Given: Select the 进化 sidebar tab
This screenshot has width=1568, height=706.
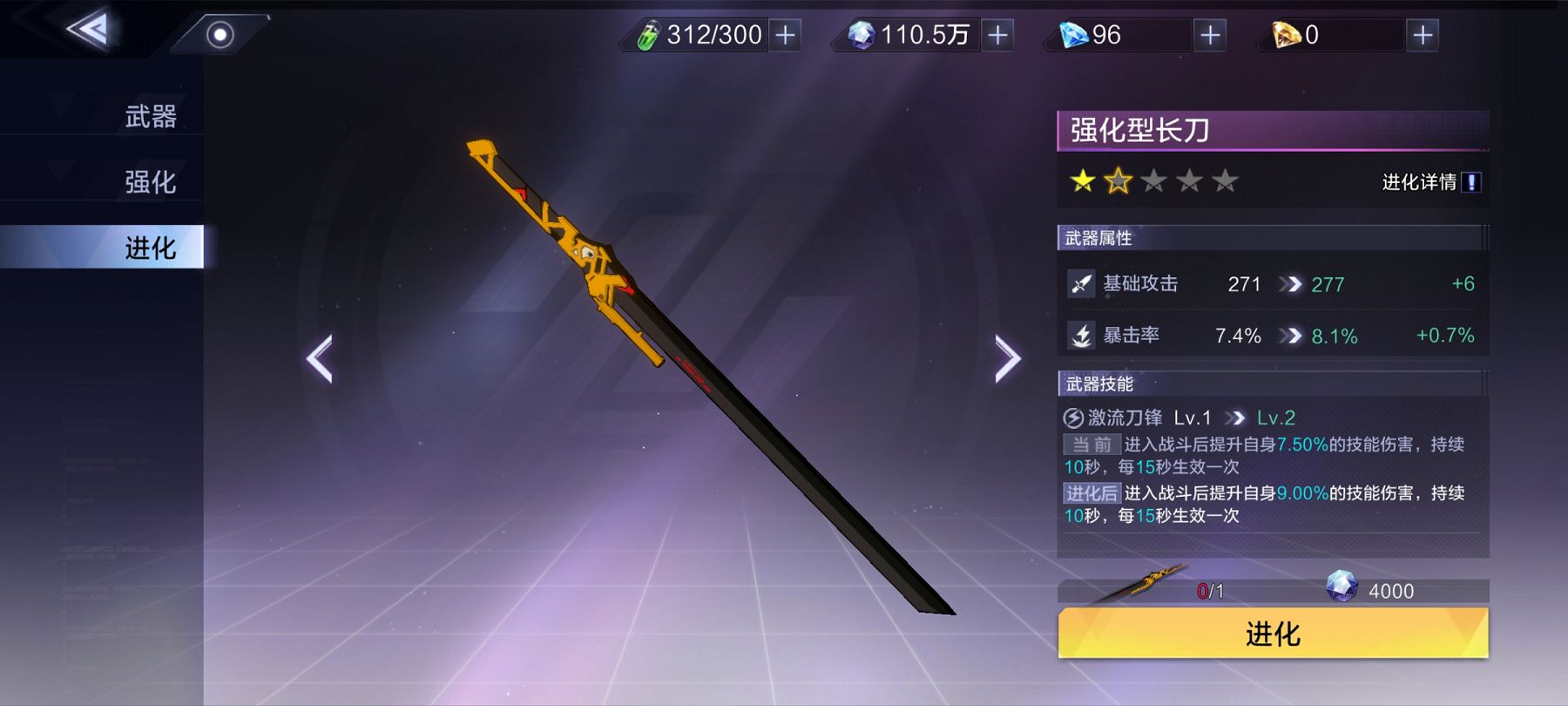Looking at the screenshot, I should (x=152, y=248).
